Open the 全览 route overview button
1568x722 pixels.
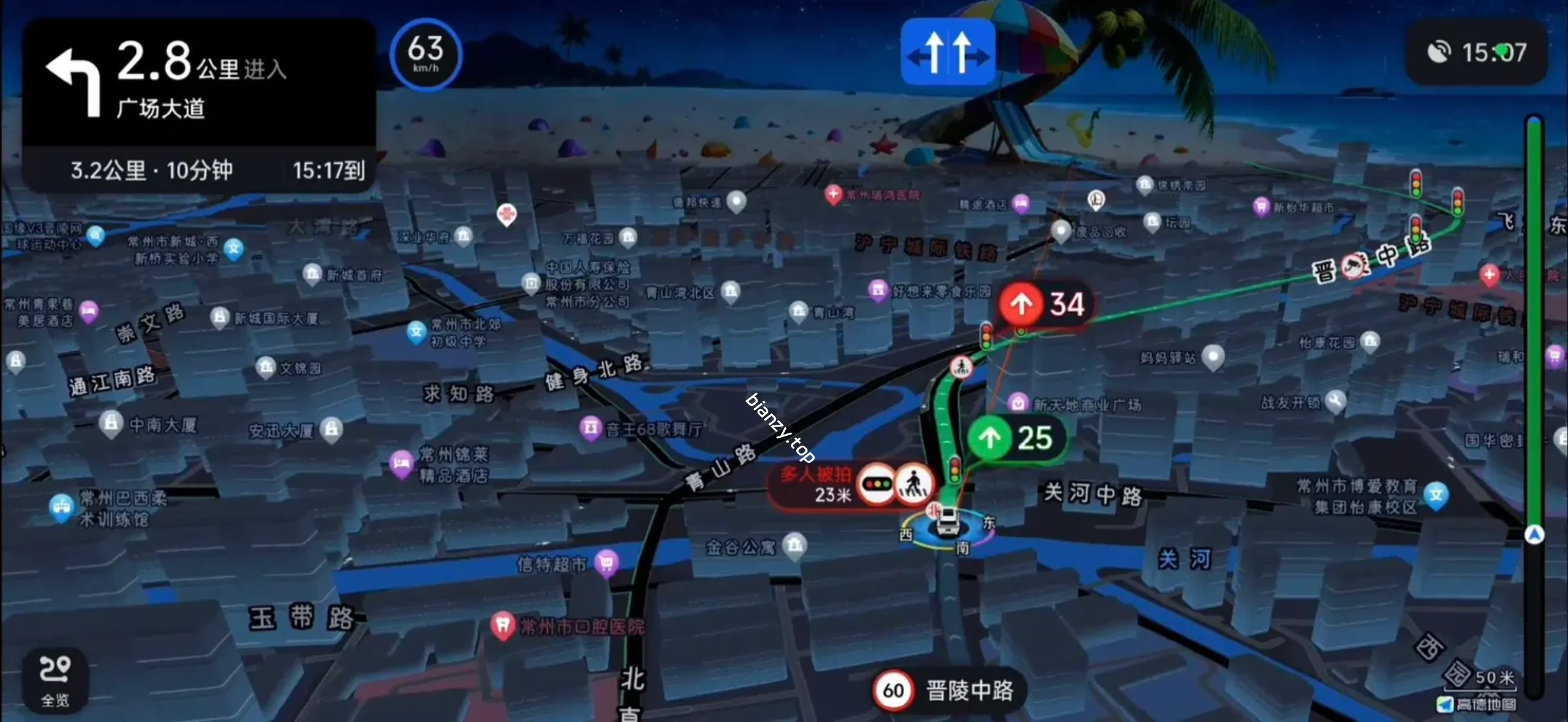pos(55,681)
